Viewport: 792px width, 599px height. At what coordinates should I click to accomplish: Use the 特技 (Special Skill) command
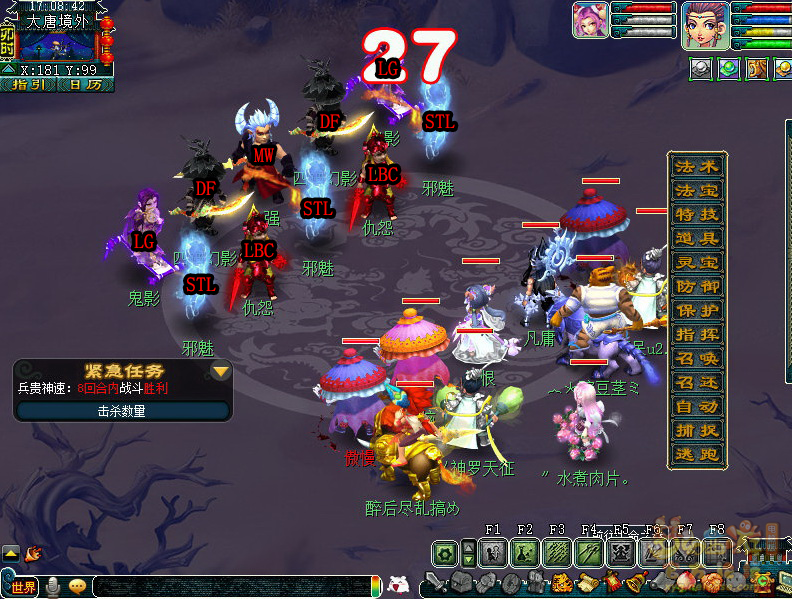[x=696, y=214]
